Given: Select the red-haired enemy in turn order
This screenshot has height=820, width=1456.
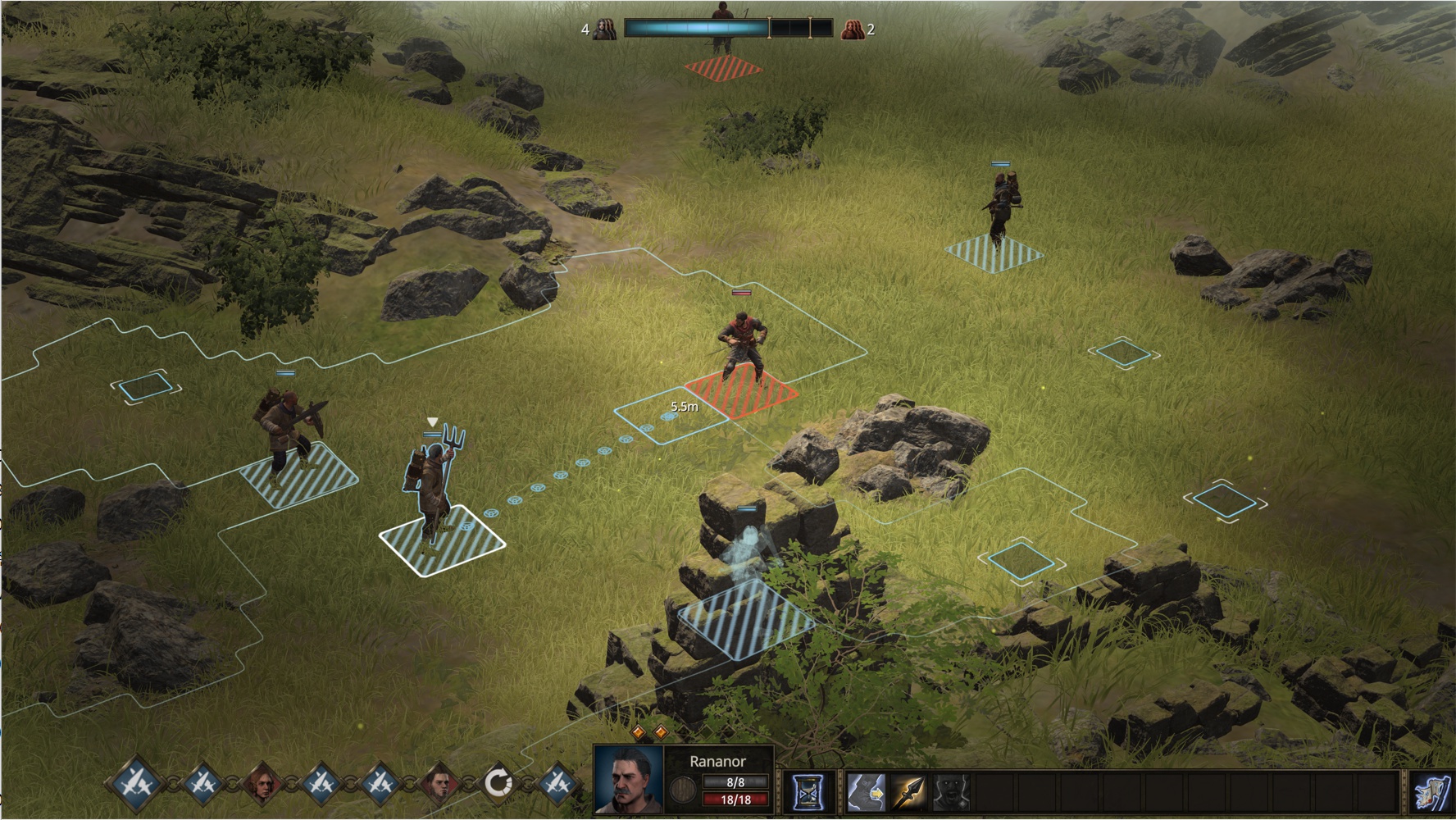Looking at the screenshot, I should coord(262,783).
